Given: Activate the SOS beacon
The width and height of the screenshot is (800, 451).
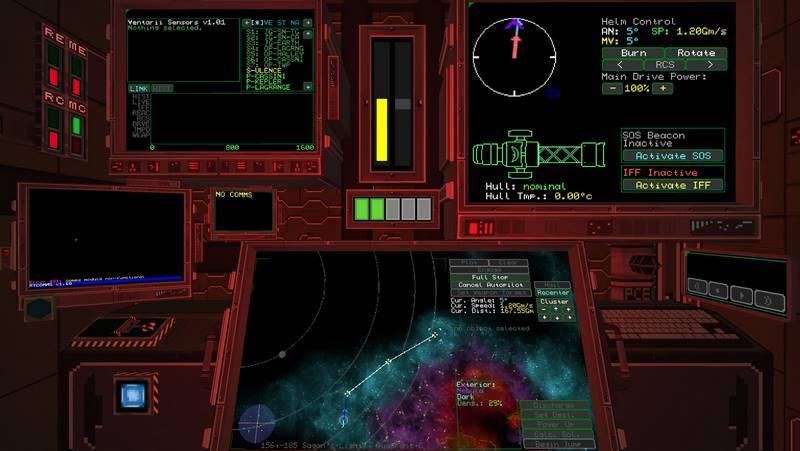Looking at the screenshot, I should pos(673,156).
